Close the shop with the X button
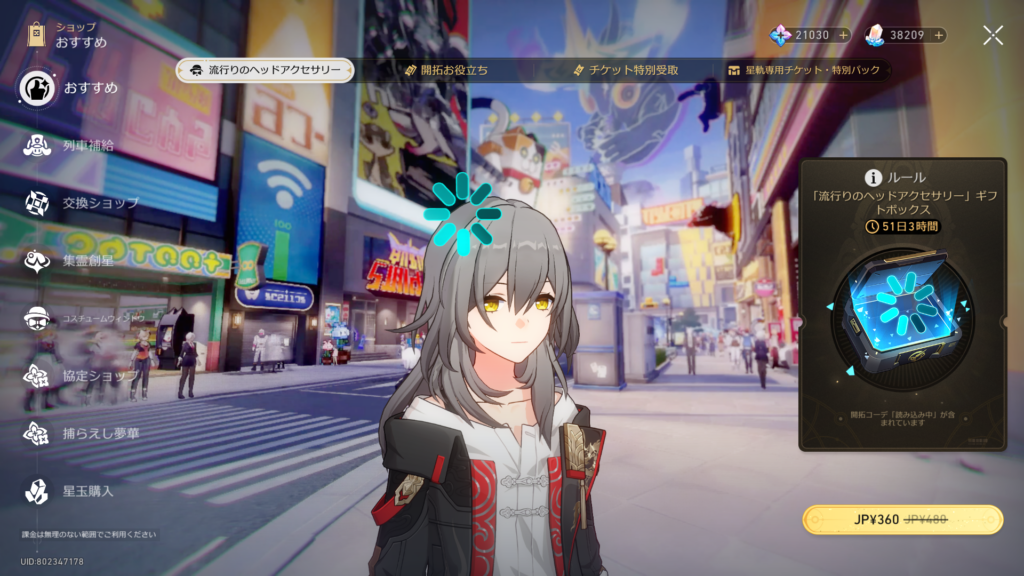 (x=992, y=36)
